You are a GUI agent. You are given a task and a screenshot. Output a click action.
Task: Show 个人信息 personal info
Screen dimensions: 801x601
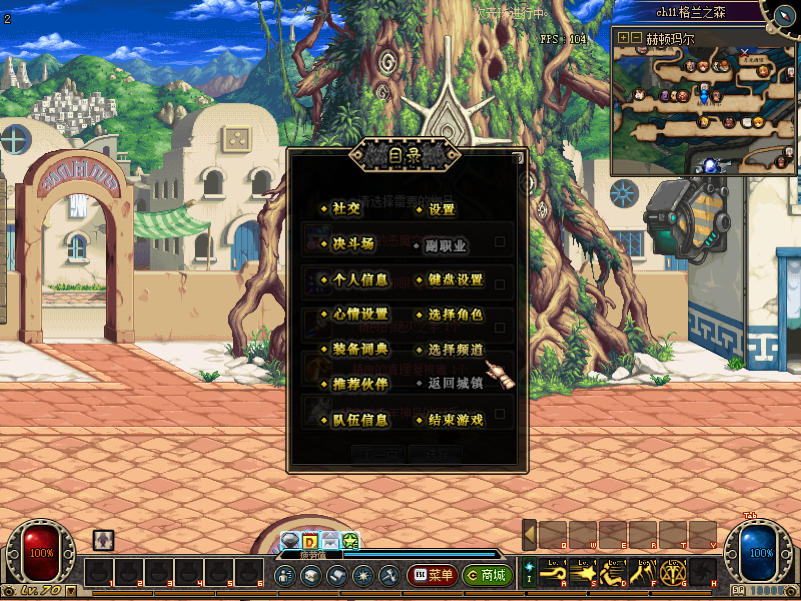coord(359,280)
